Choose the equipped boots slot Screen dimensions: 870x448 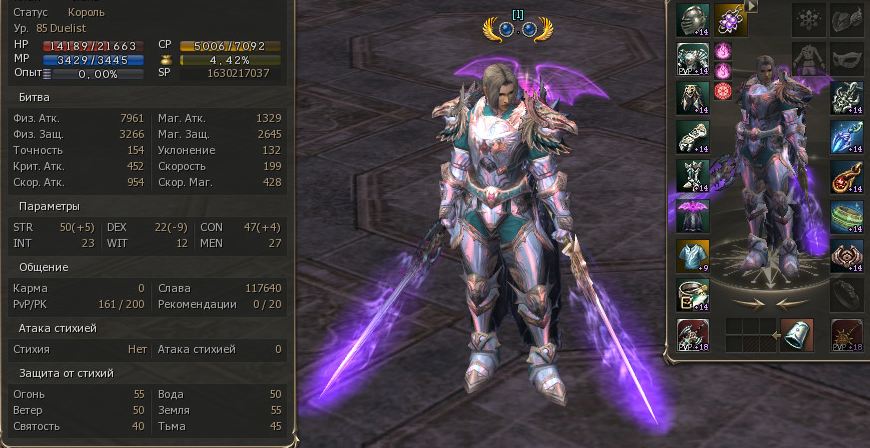pos(693,175)
